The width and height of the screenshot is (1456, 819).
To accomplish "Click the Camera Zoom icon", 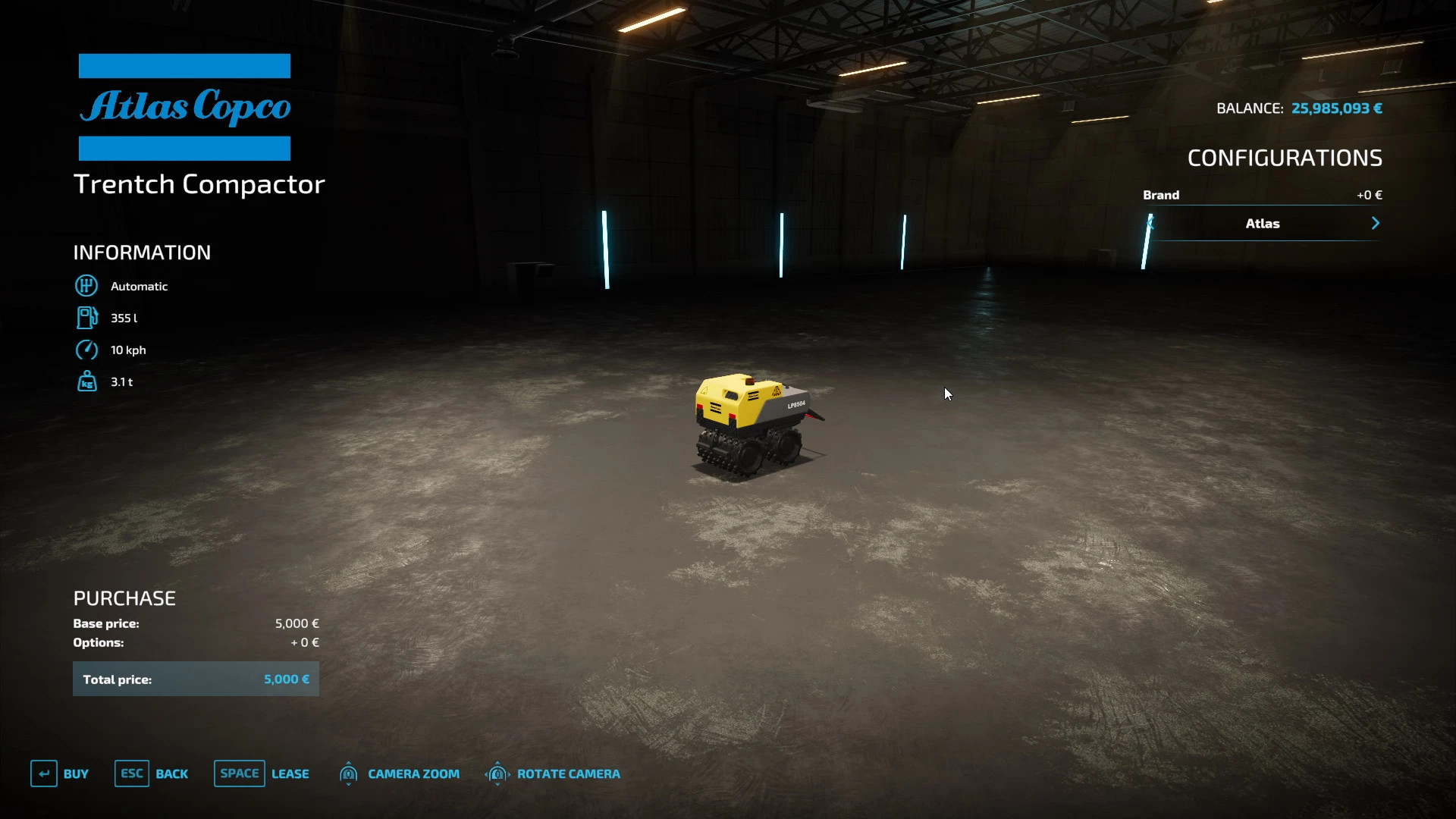I will tap(349, 773).
